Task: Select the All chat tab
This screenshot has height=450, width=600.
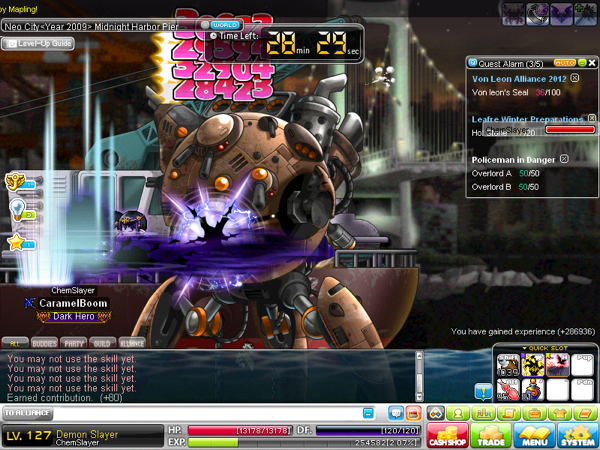Action: [x=15, y=342]
